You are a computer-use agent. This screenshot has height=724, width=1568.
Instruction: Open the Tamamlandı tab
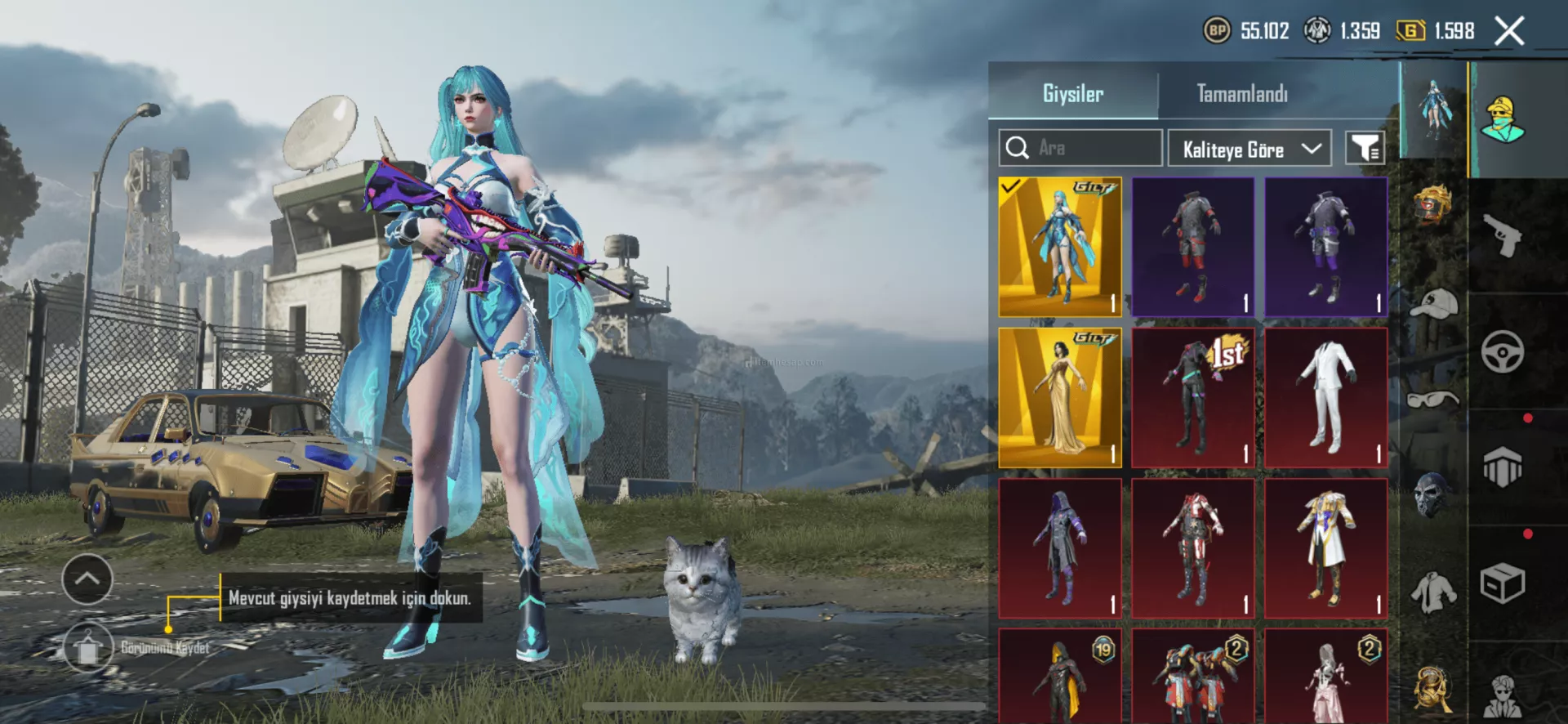[1241, 94]
